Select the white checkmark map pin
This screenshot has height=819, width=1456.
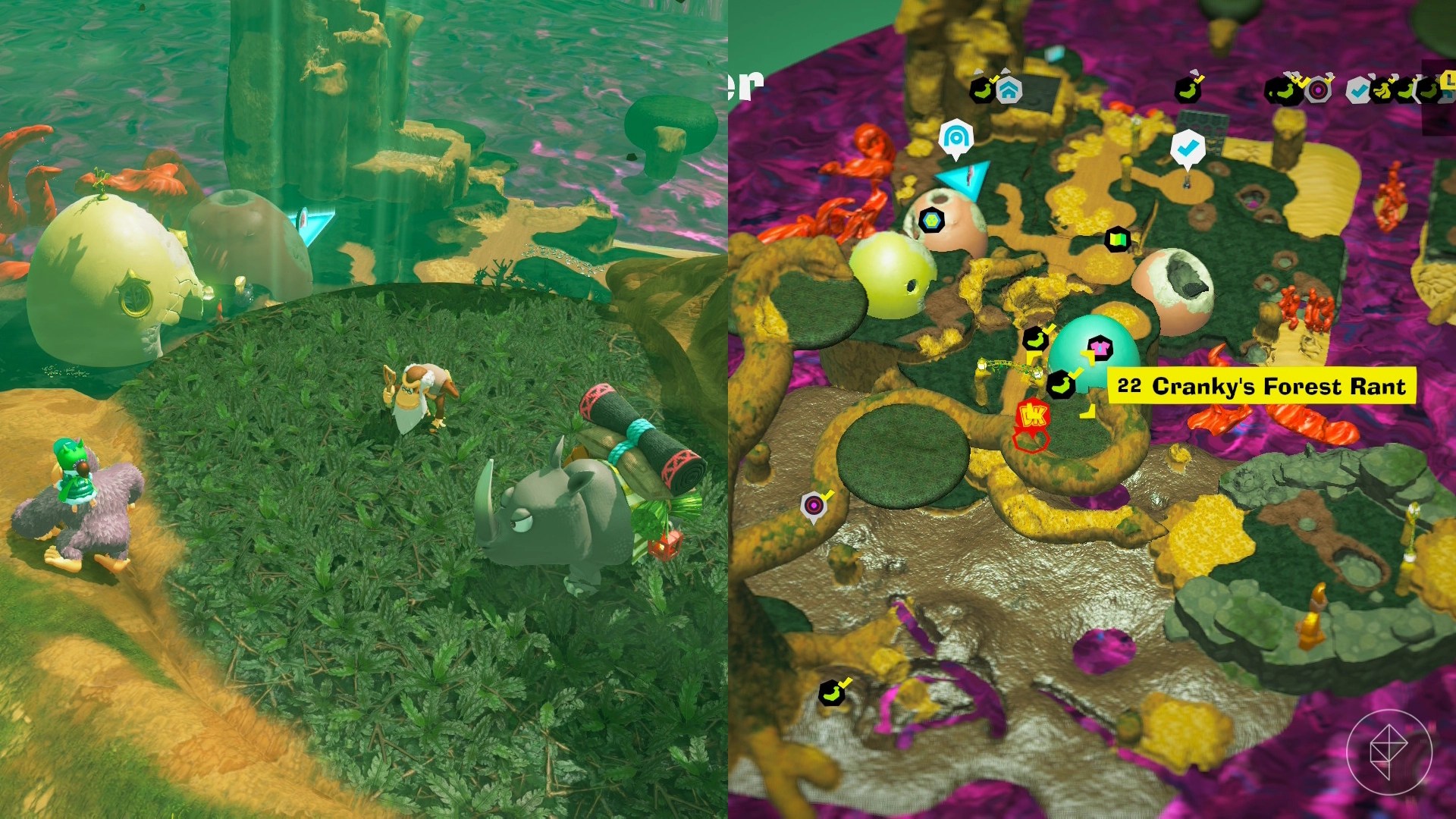(x=1187, y=147)
